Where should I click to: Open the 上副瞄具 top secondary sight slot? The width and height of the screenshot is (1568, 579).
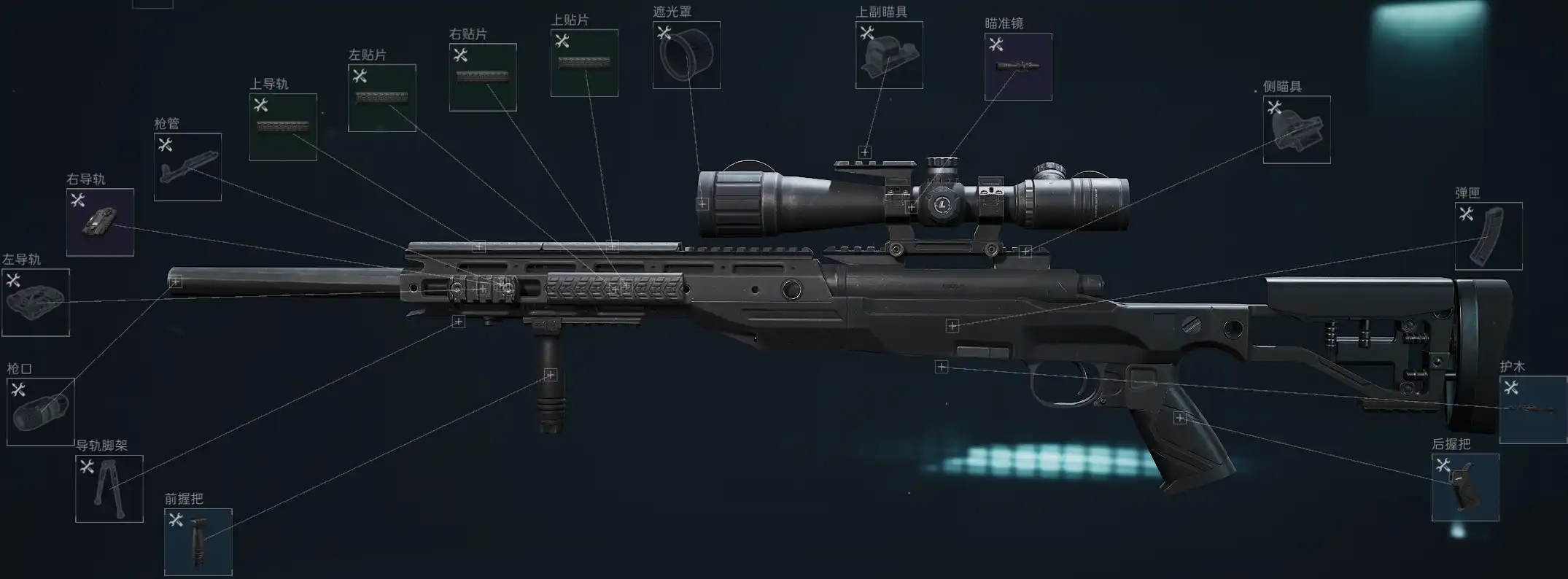click(889, 55)
